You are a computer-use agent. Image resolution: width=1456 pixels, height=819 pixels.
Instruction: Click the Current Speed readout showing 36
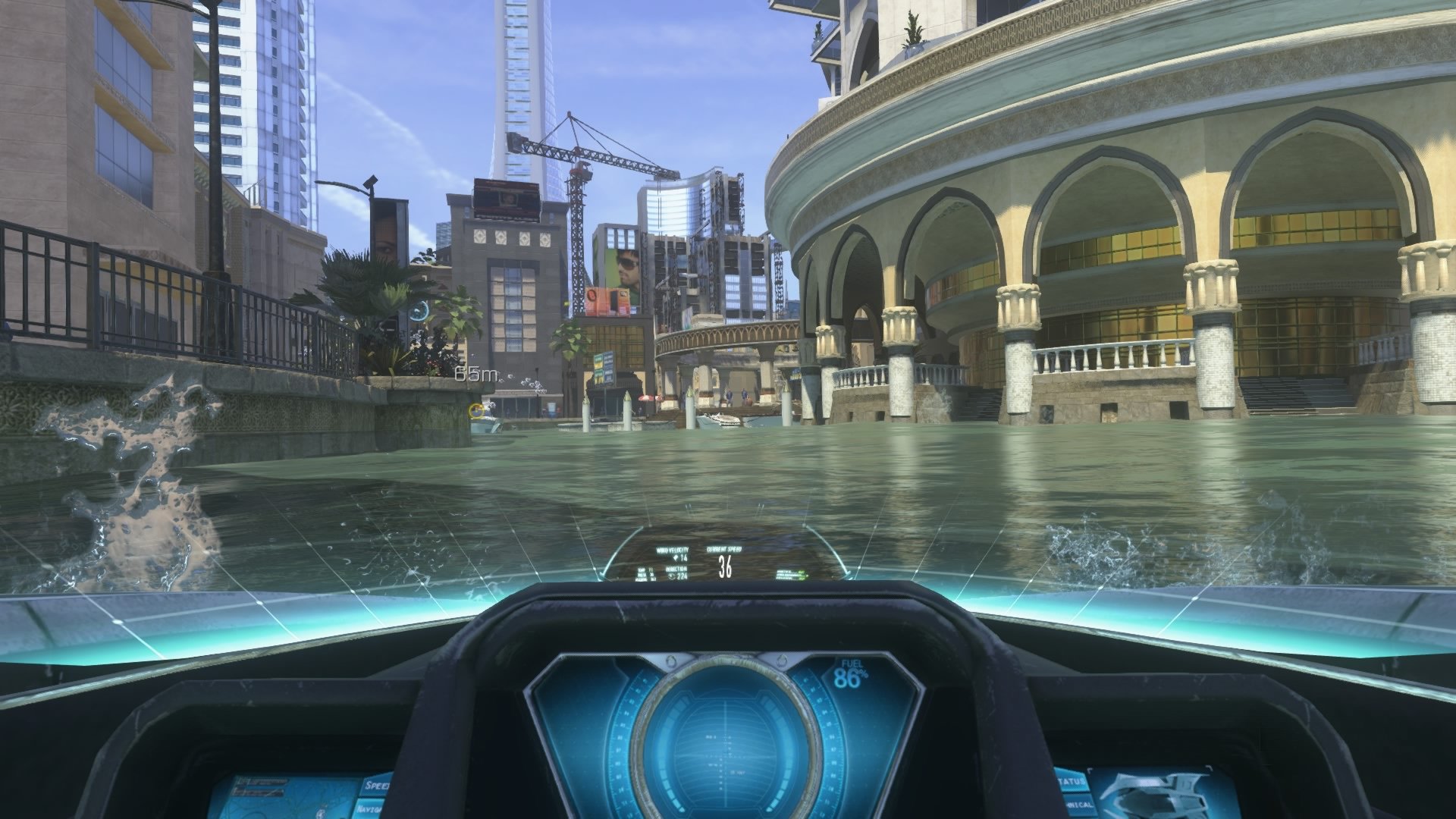click(x=726, y=565)
